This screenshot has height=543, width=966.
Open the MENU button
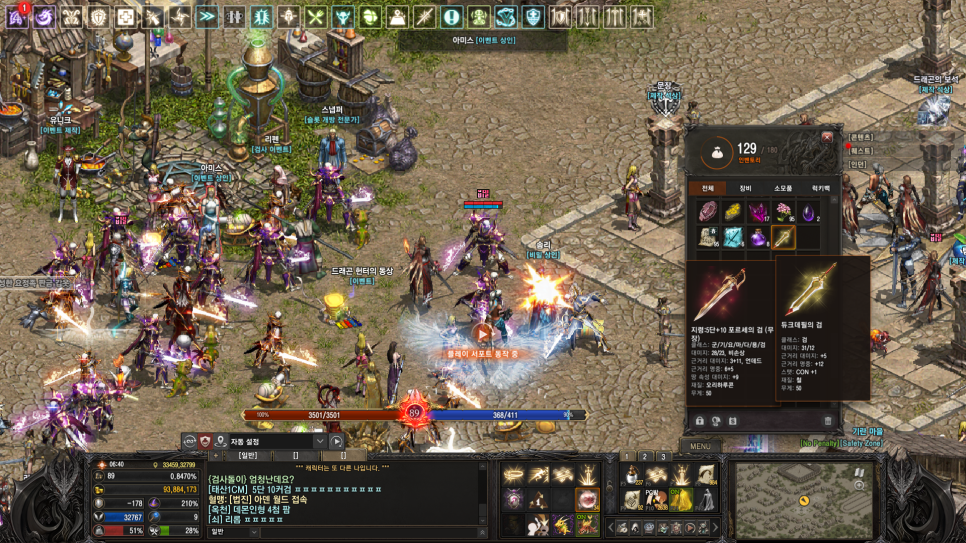(x=700, y=446)
